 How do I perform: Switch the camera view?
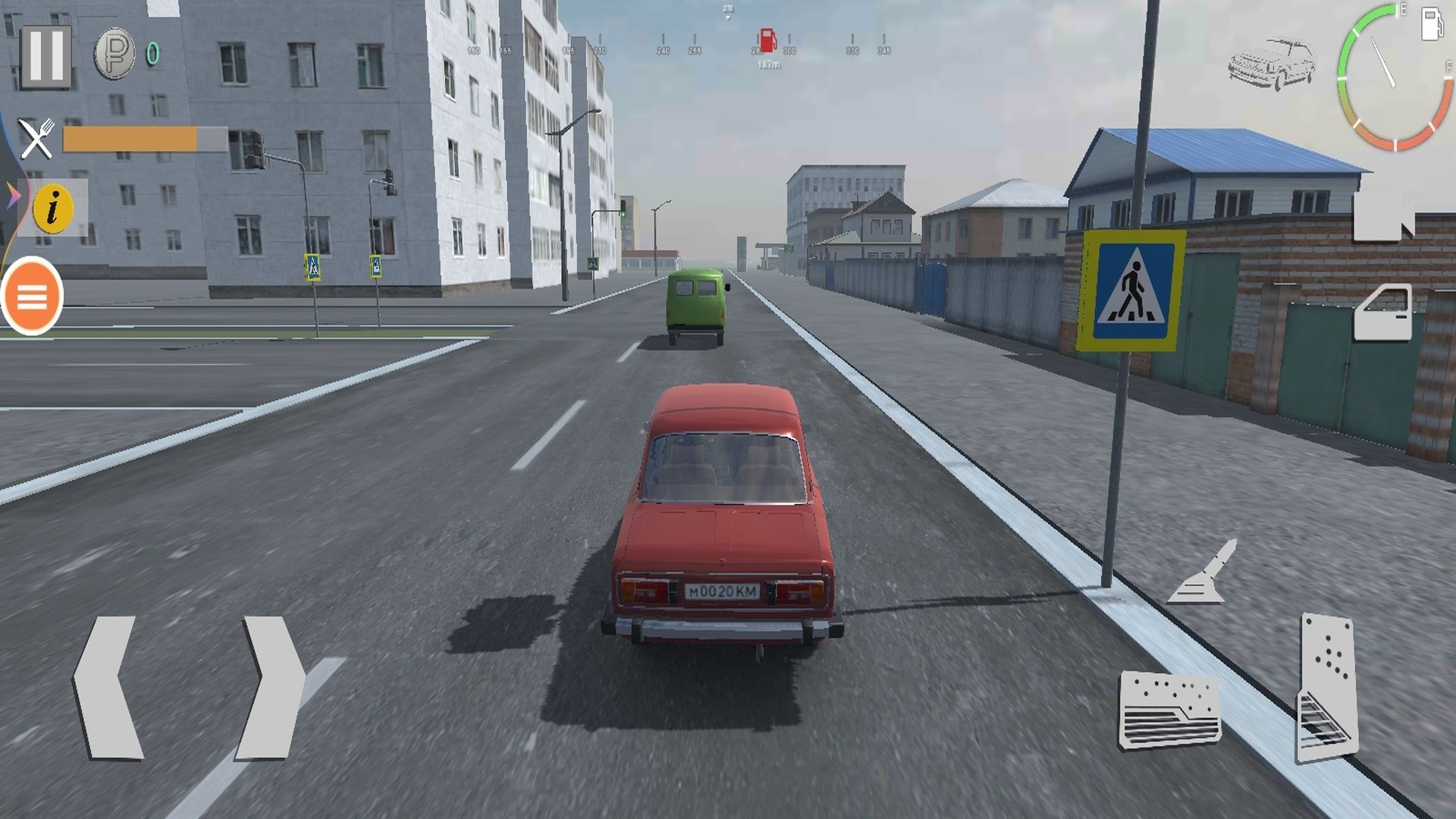[x=1383, y=215]
